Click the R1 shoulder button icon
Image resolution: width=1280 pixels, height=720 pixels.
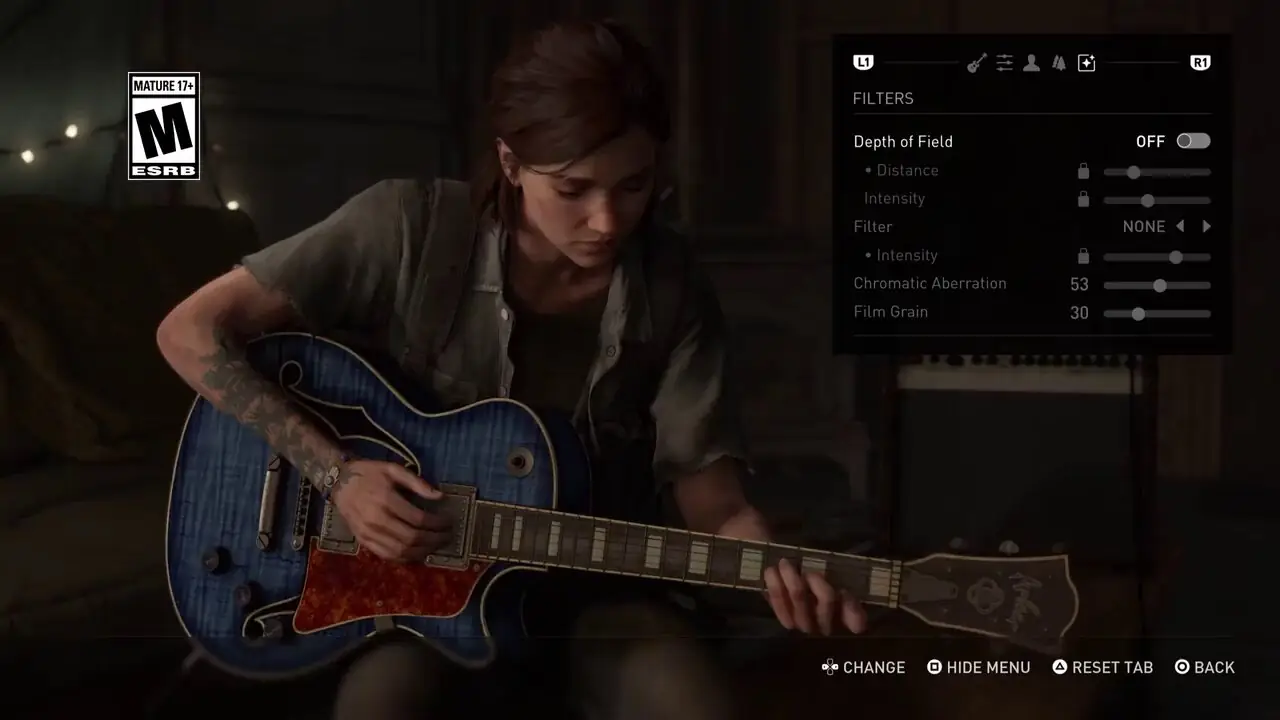1199,62
